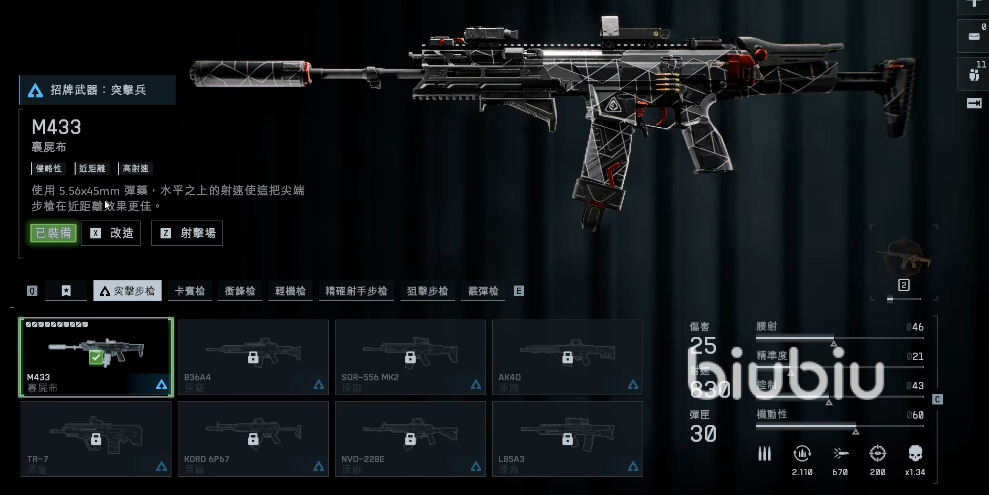
Task: Pick the locked L85A3 weapon tile
Action: pos(567,438)
